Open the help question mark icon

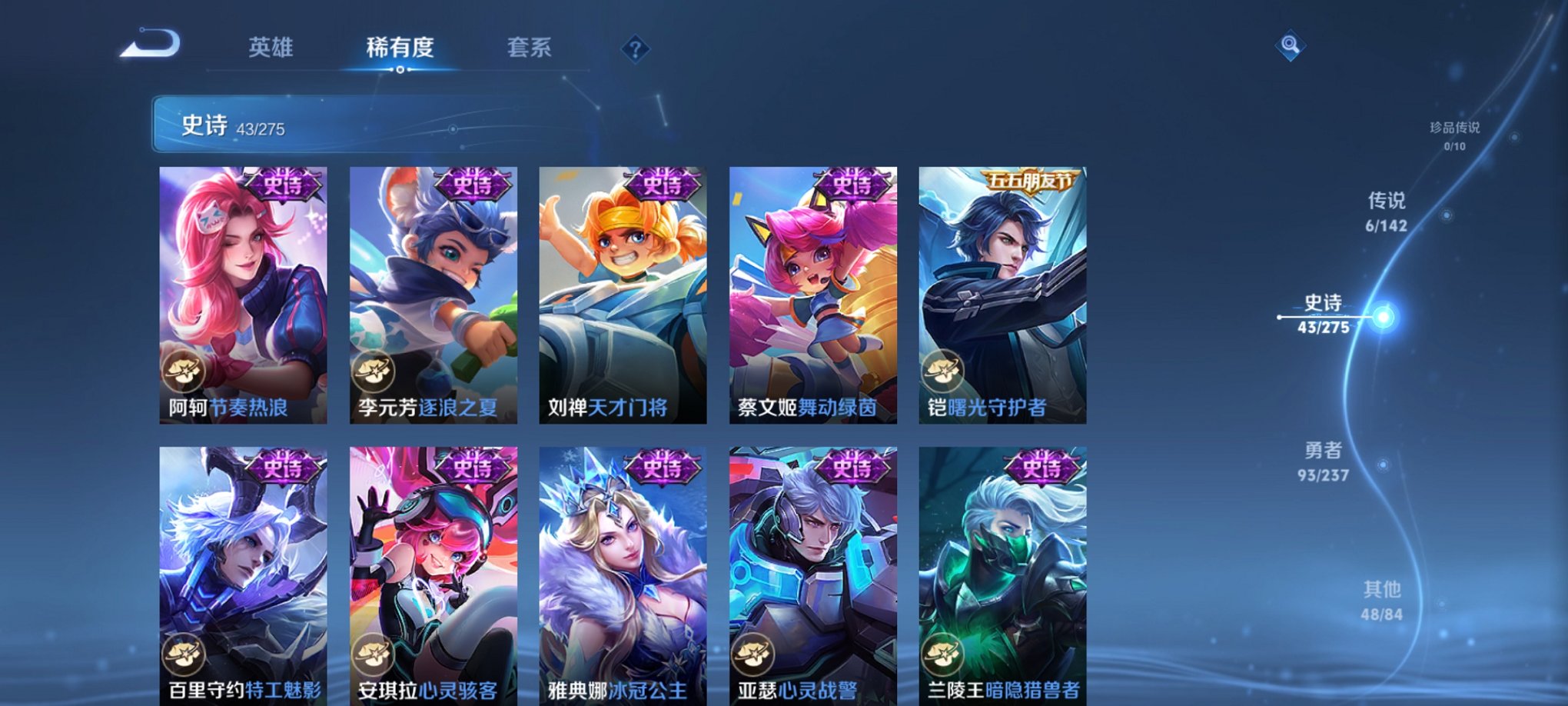[x=634, y=49]
